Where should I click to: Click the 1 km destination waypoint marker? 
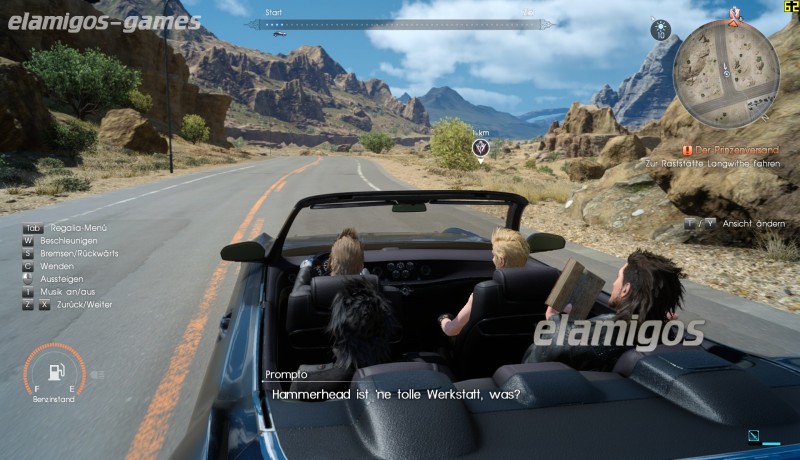[481, 149]
